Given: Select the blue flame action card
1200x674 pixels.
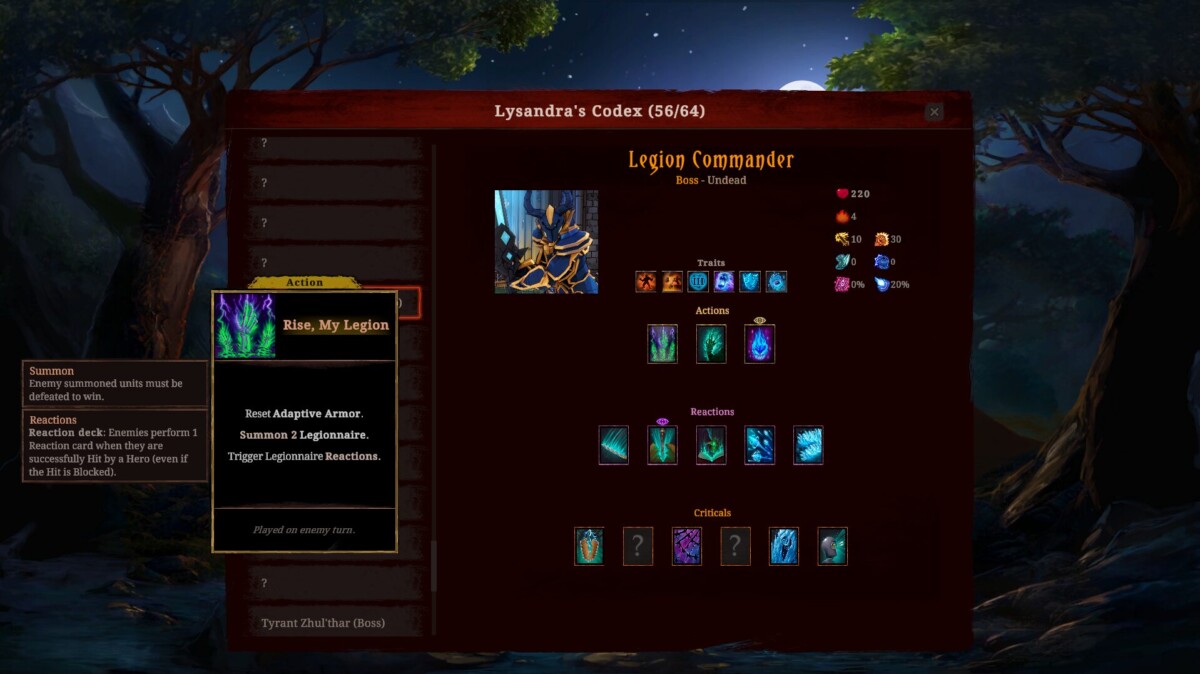Looking at the screenshot, I should (759, 344).
